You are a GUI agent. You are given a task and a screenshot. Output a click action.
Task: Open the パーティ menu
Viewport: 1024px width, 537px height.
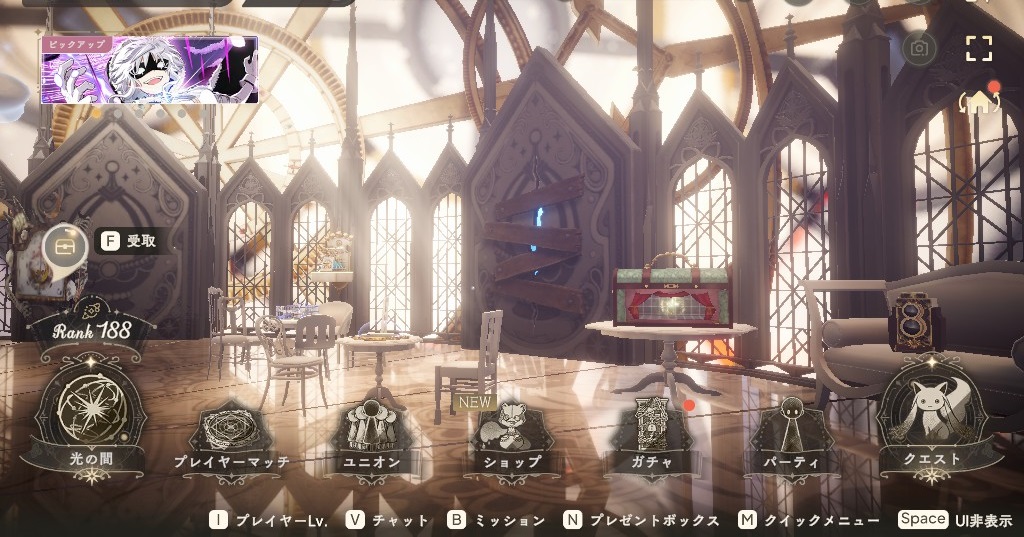coord(791,437)
